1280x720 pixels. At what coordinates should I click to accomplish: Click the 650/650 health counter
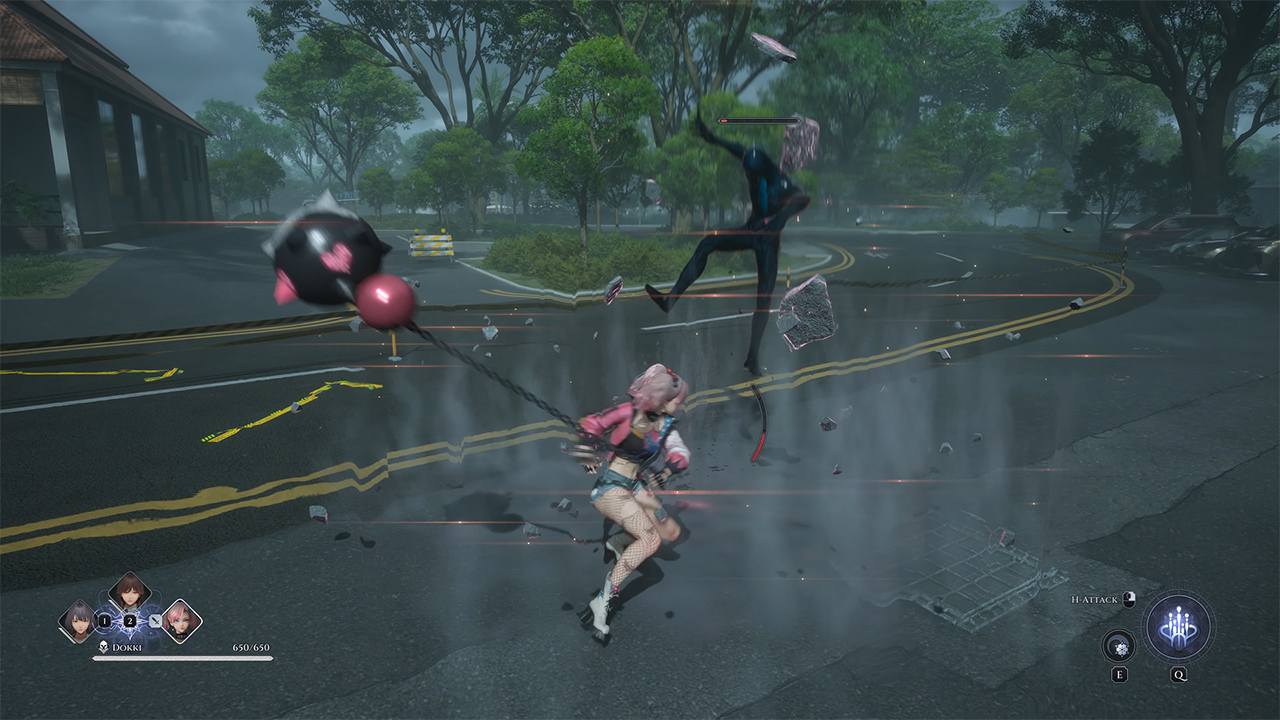251,648
